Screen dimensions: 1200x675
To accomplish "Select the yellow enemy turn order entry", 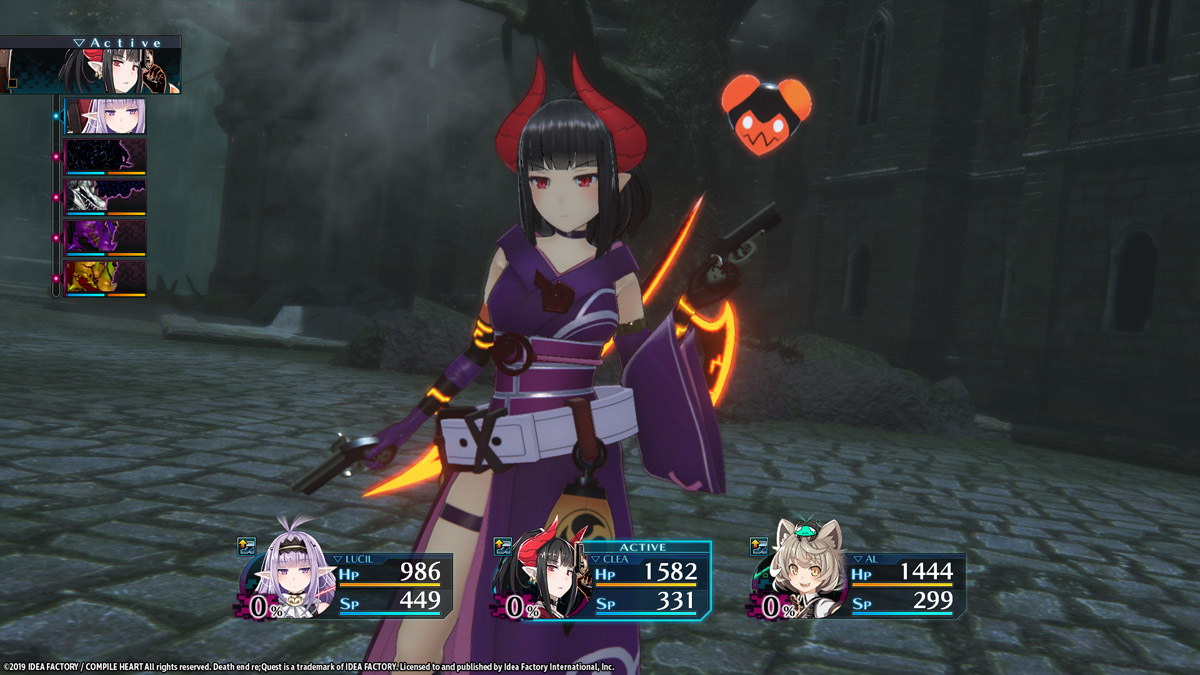I will 105,278.
